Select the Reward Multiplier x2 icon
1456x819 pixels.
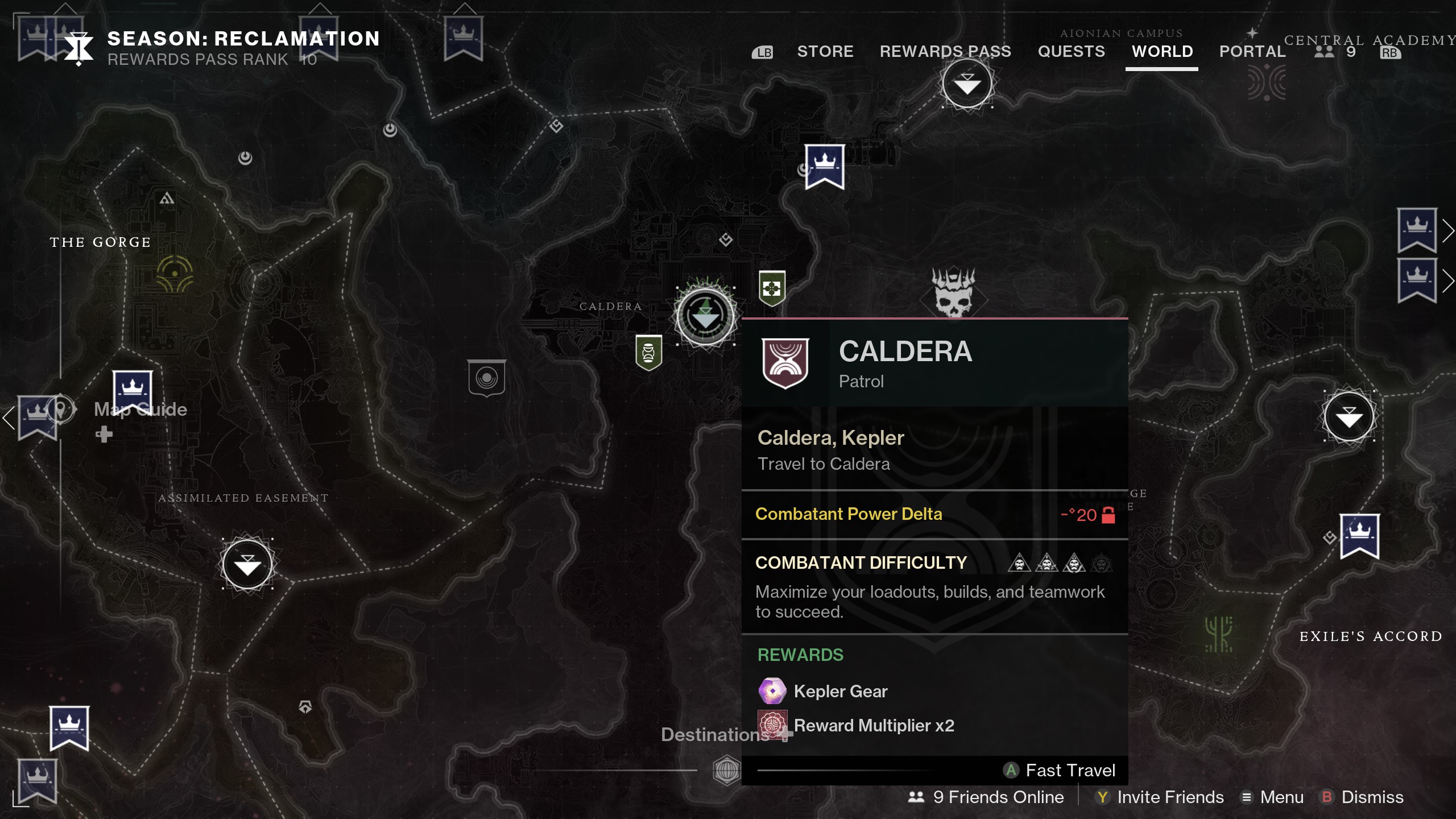pyautogui.click(x=772, y=725)
